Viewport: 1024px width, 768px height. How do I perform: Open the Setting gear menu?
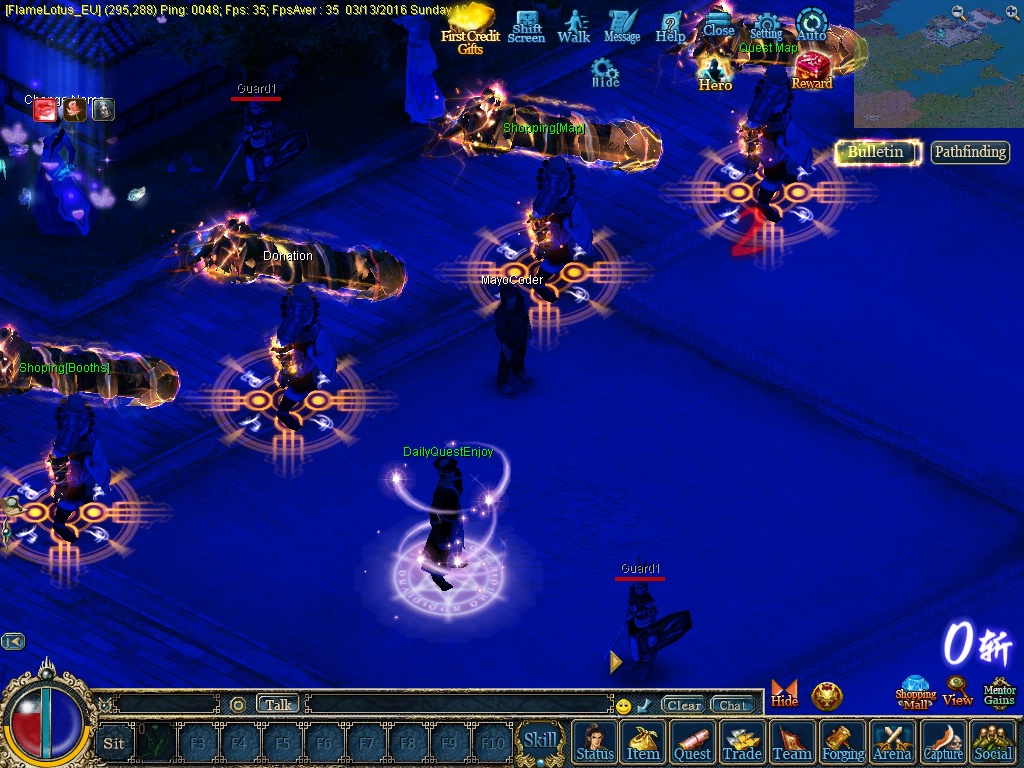pyautogui.click(x=766, y=27)
